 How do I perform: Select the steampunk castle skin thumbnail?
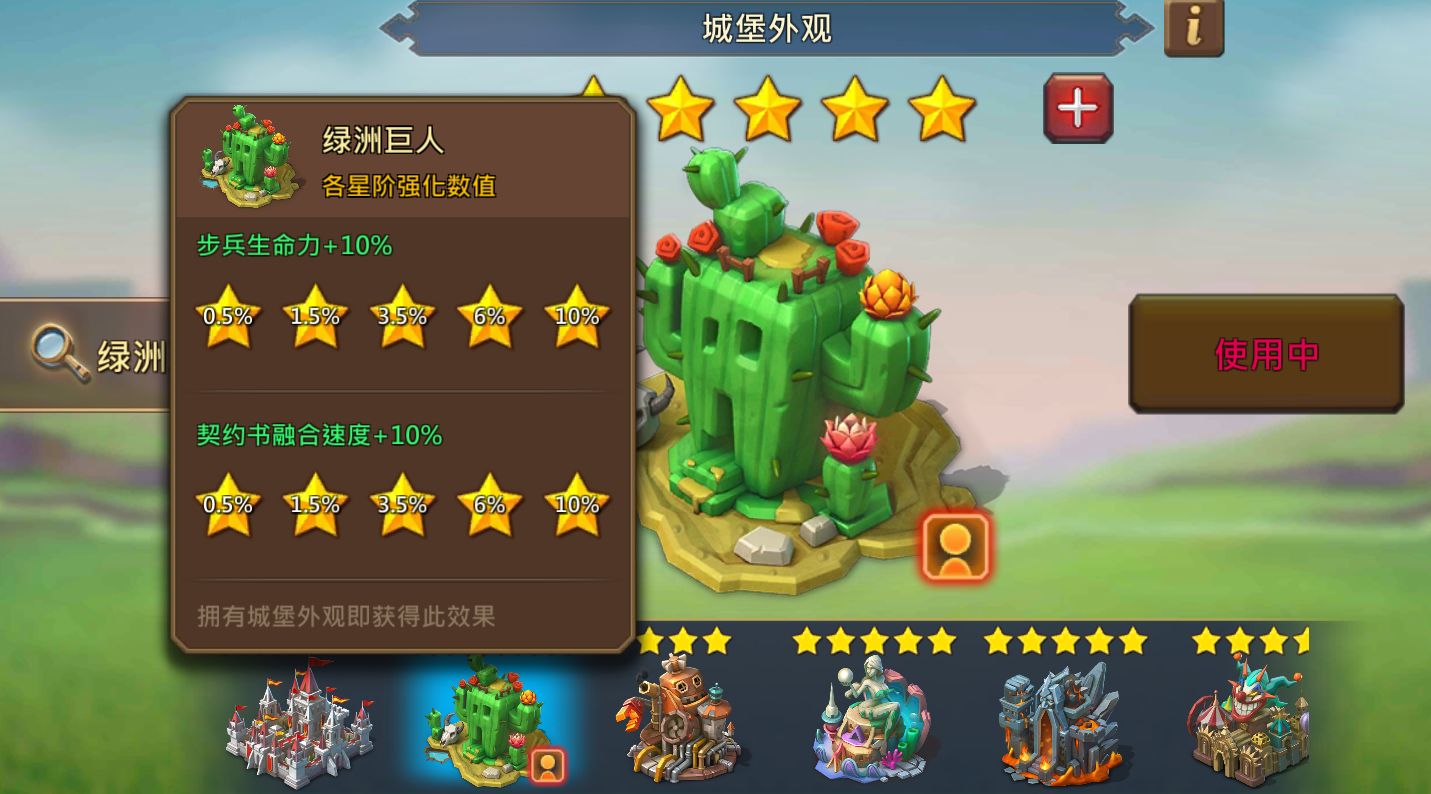coord(681,722)
